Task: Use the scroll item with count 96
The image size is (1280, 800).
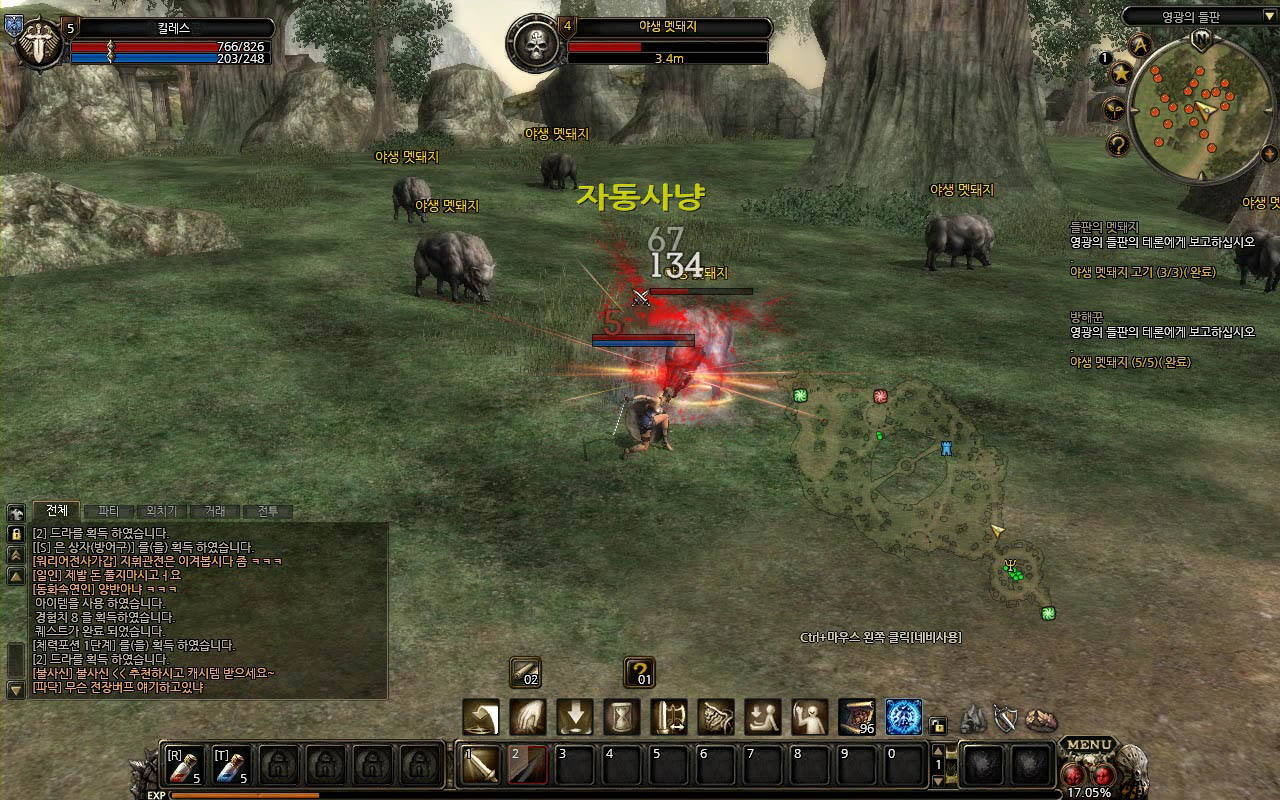Action: point(857,717)
